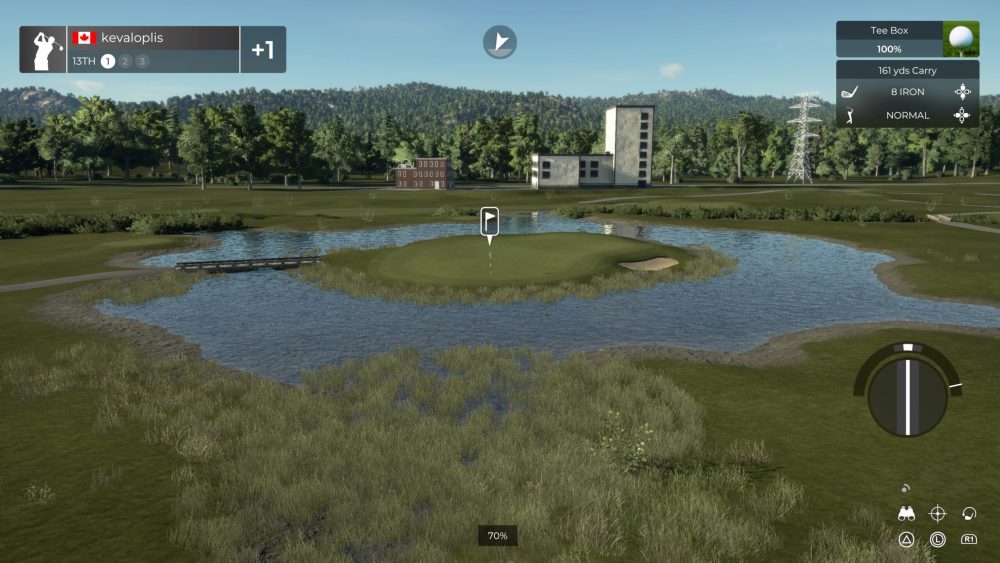Activate the curved arrow spin icon

[x=968, y=514]
